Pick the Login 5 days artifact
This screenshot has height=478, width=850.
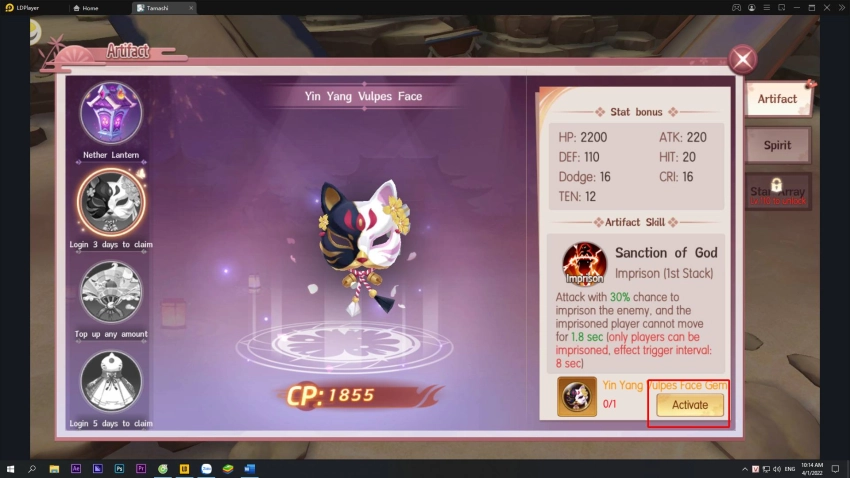click(x=111, y=382)
